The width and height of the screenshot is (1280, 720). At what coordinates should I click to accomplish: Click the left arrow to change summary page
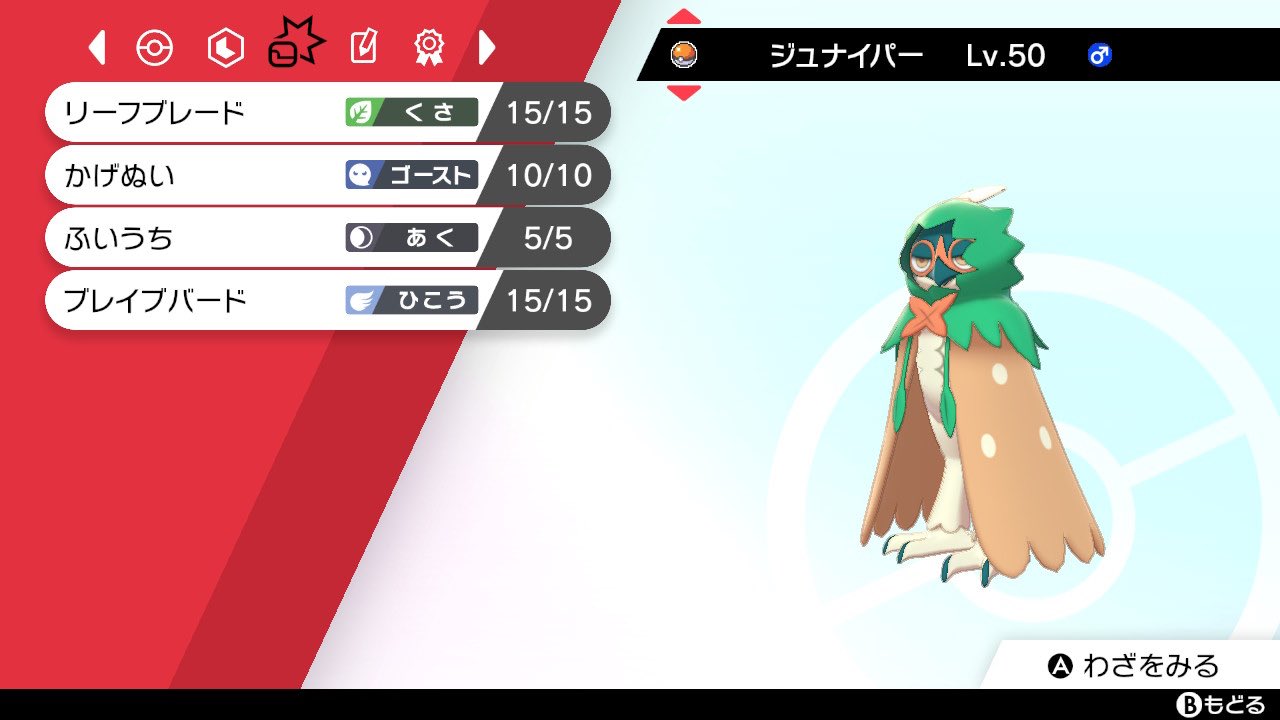click(96, 46)
